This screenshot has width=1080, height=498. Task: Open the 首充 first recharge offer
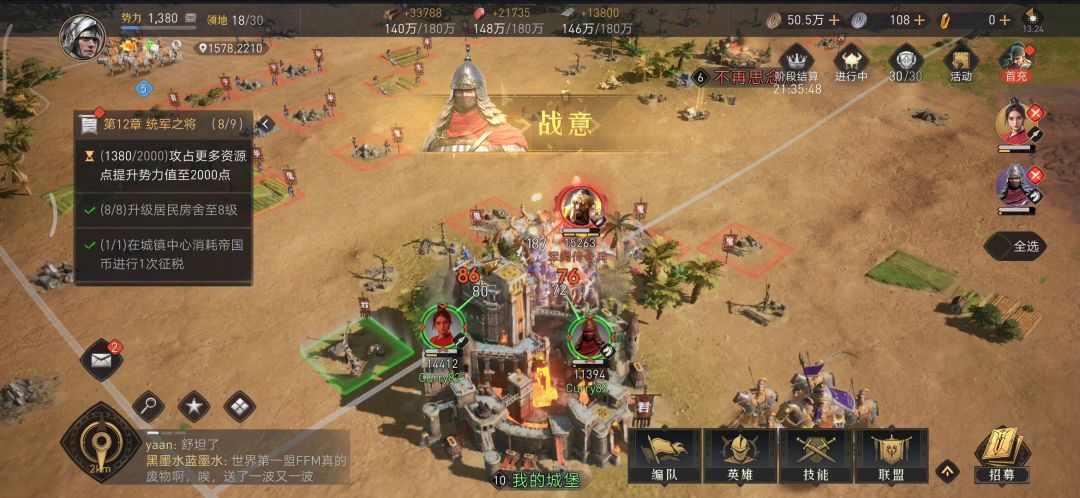1016,62
